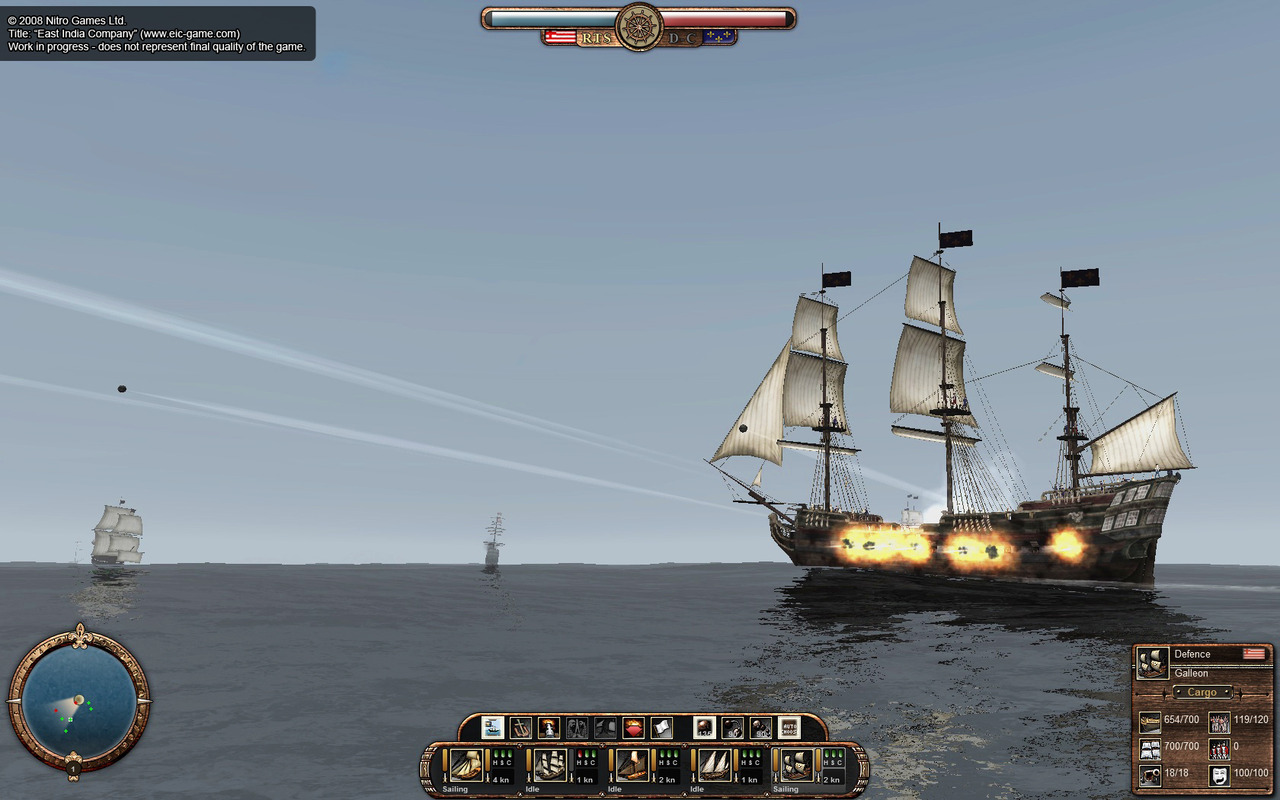Click the red gem command icon
1280x800 pixels.
(633, 728)
